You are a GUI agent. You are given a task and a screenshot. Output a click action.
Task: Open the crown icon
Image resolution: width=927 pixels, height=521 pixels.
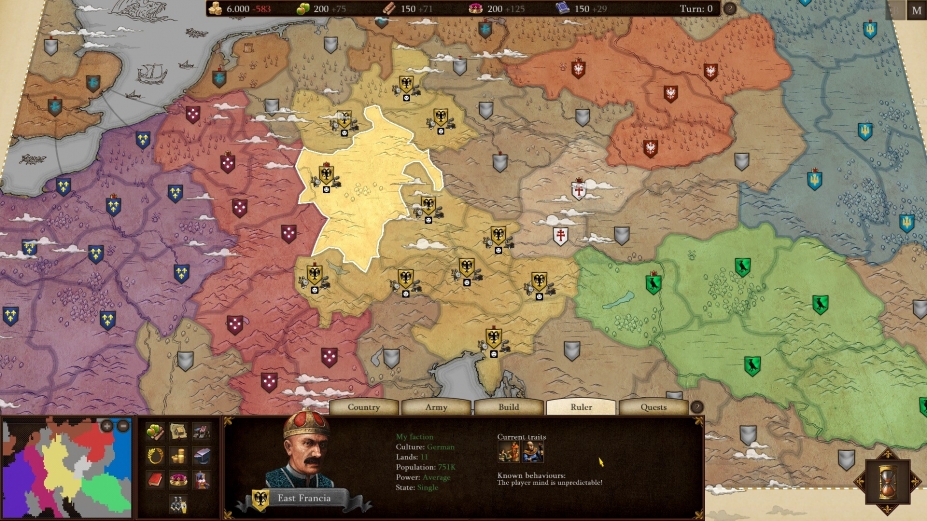click(x=178, y=479)
